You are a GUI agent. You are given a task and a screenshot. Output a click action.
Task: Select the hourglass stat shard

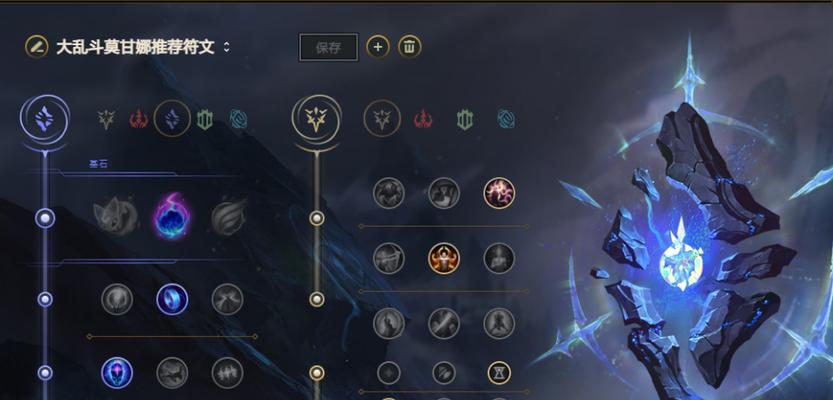pos(499,373)
